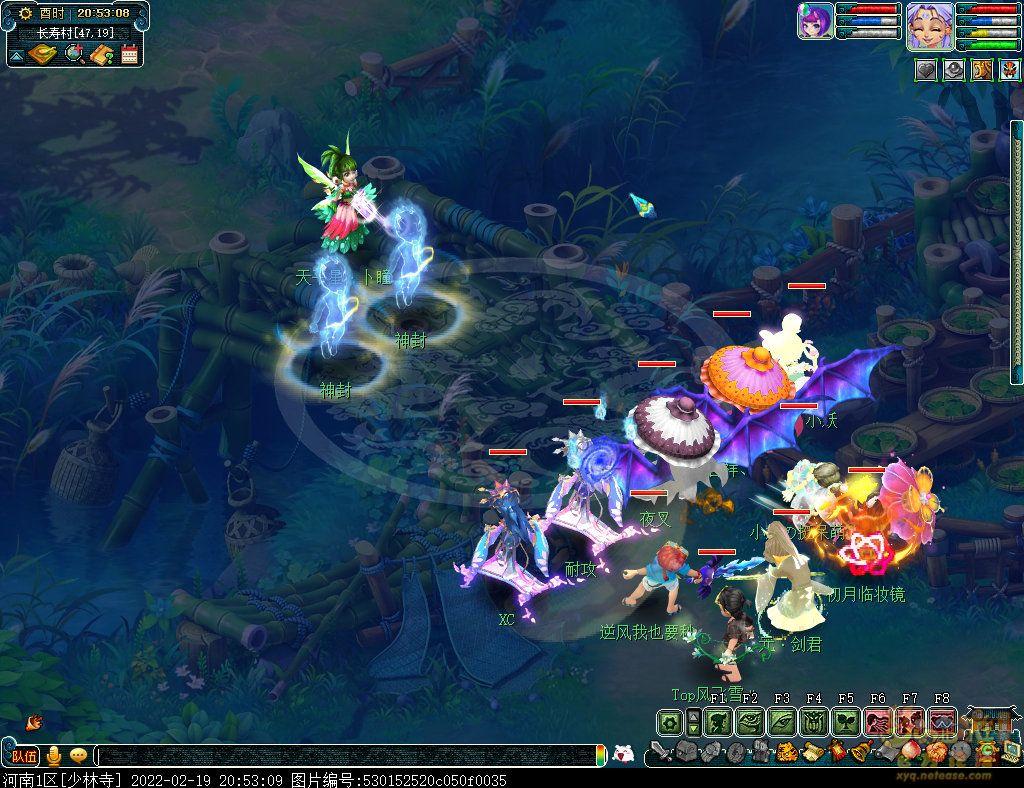This screenshot has width=1024, height=788.
Task: Open the world map globe icon
Action: pos(73,54)
